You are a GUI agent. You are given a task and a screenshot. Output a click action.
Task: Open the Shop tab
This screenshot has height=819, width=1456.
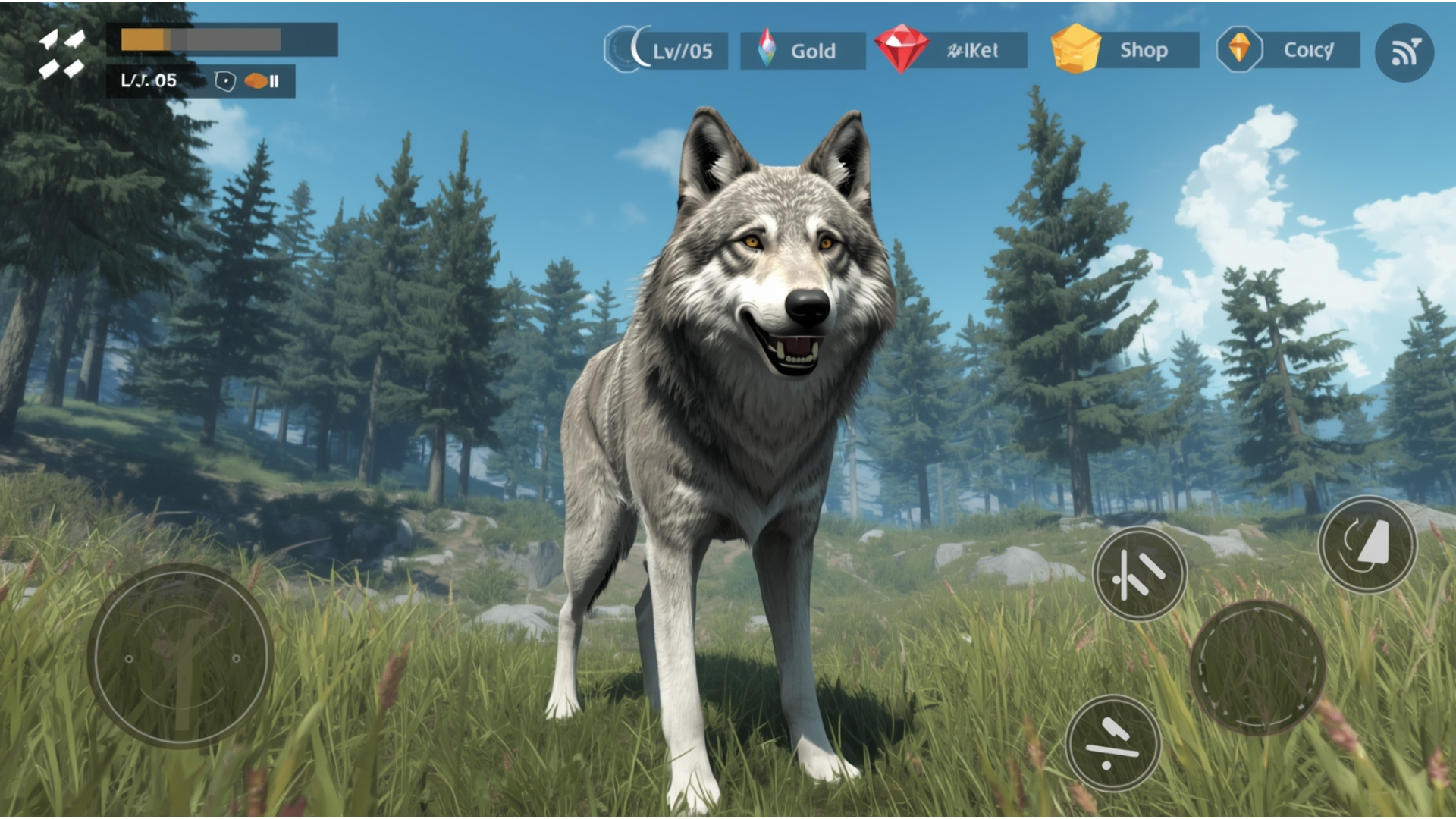[x=1146, y=50]
